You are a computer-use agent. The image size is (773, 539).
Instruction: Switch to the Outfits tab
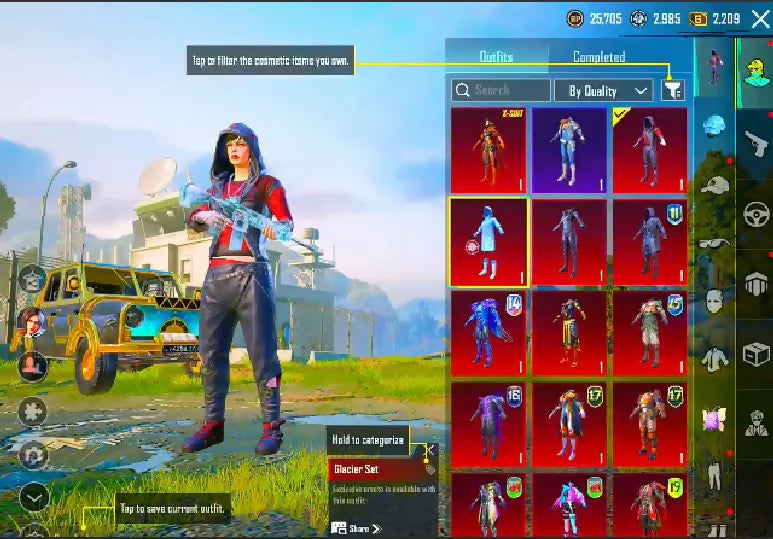coord(497,57)
